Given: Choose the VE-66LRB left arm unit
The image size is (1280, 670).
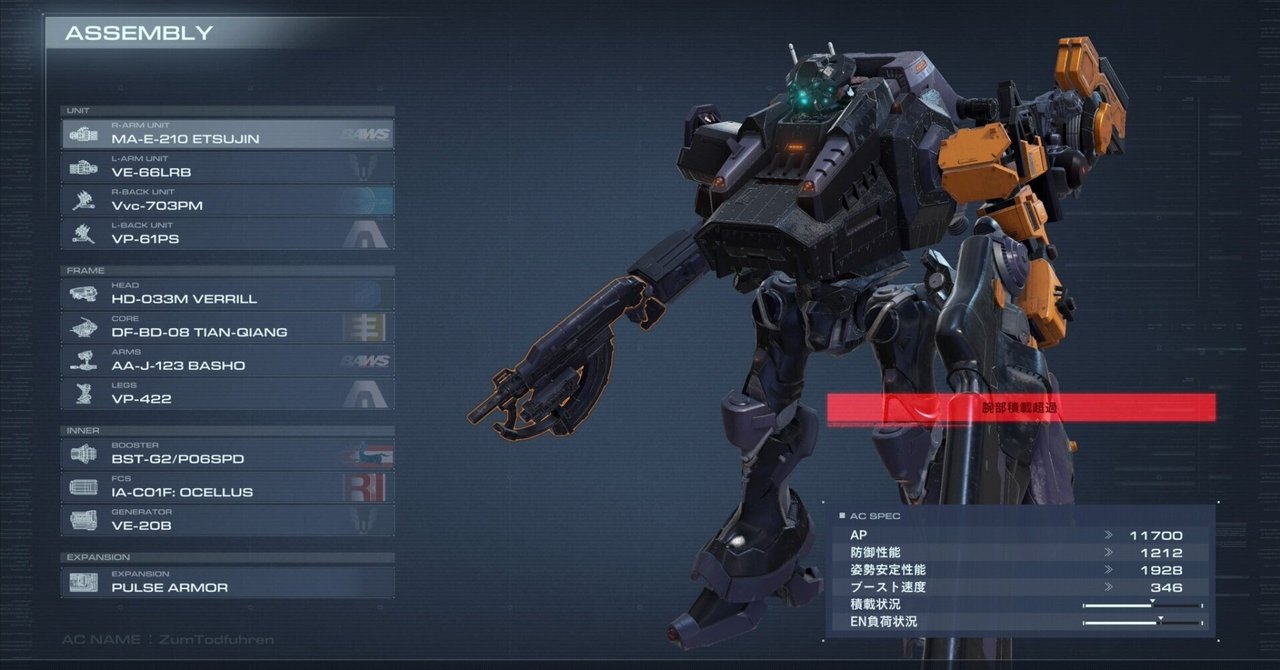Looking at the screenshot, I should coord(228,167).
